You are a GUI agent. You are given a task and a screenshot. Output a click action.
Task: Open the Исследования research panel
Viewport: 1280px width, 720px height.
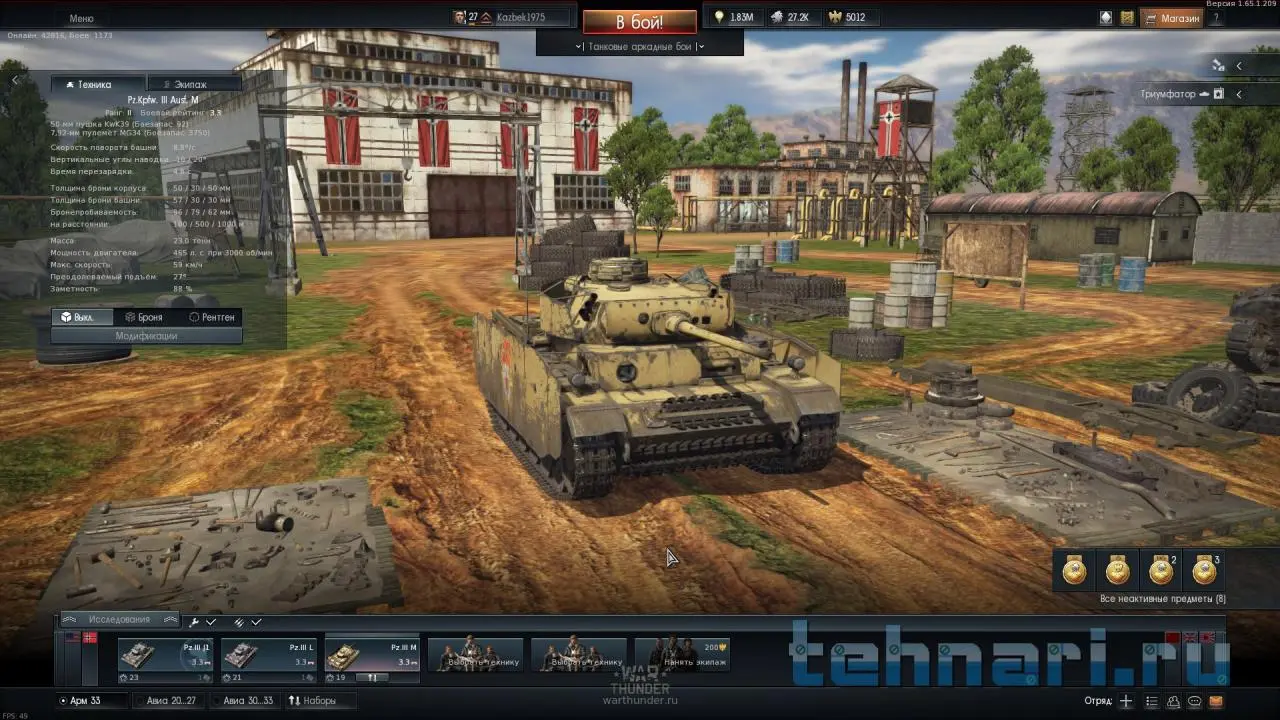click(119, 620)
